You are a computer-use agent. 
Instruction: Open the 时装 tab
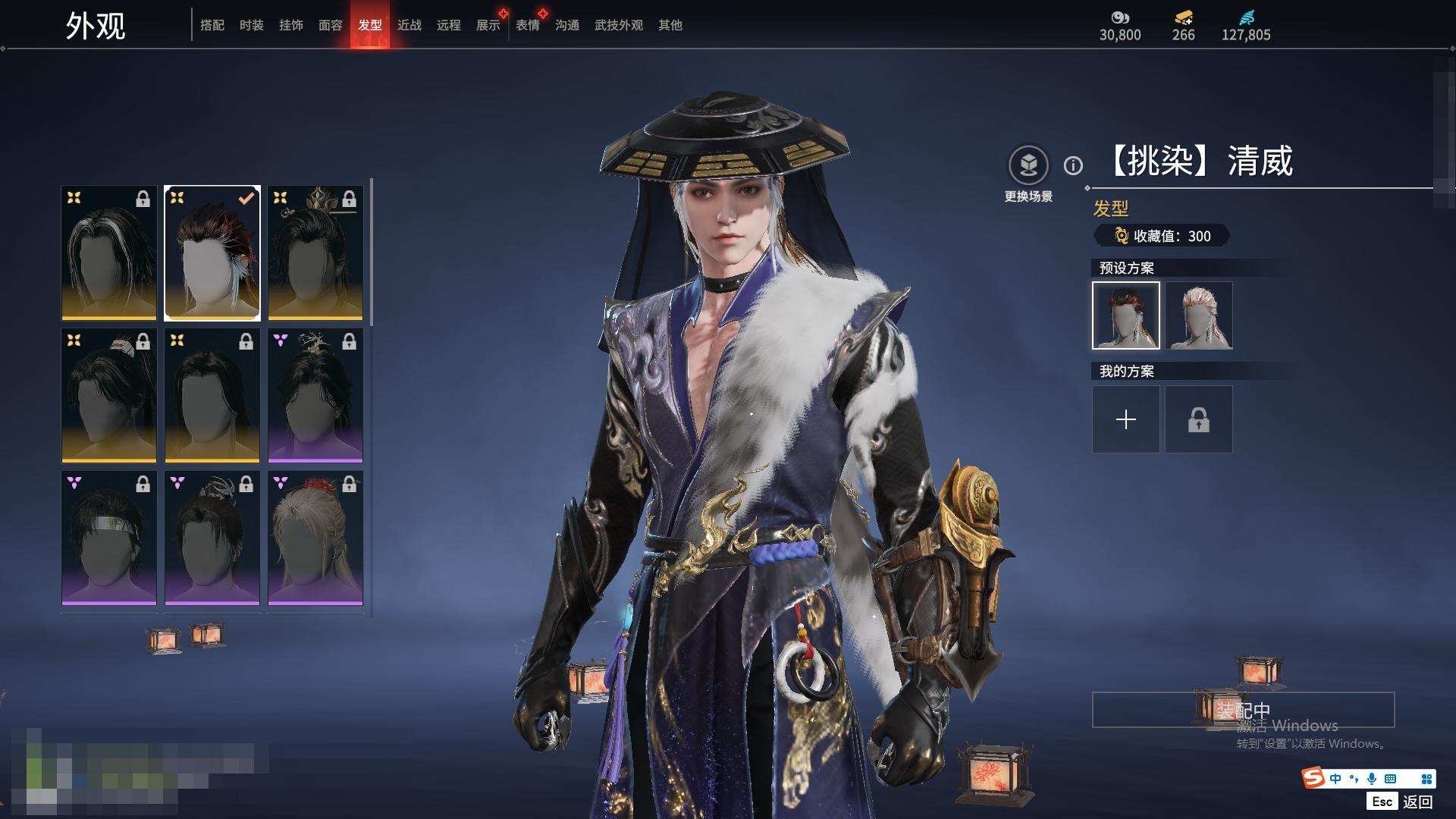[x=251, y=25]
